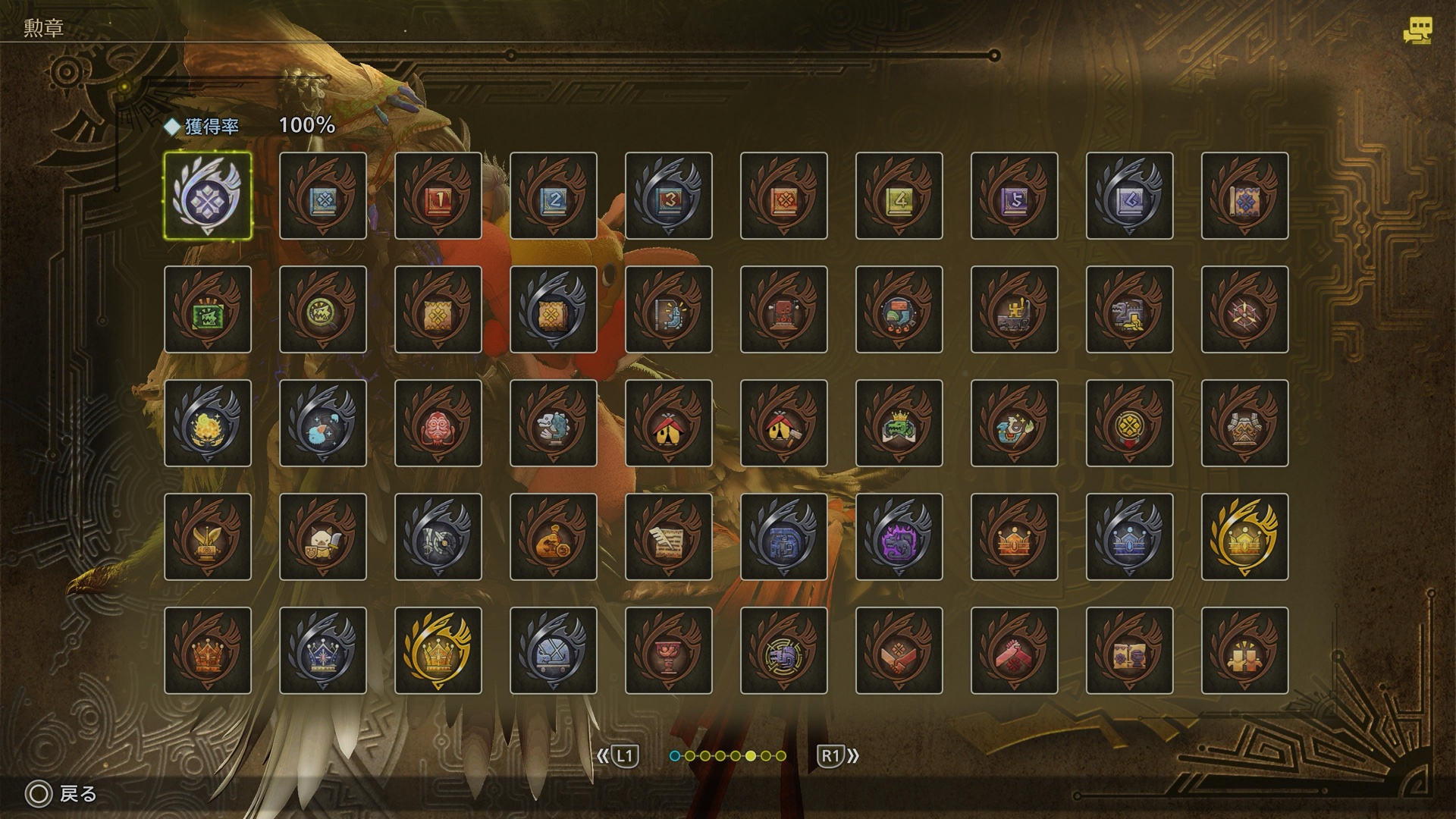Select the crossed swords silver medal
Image resolution: width=1456 pixels, height=819 pixels.
point(554,651)
